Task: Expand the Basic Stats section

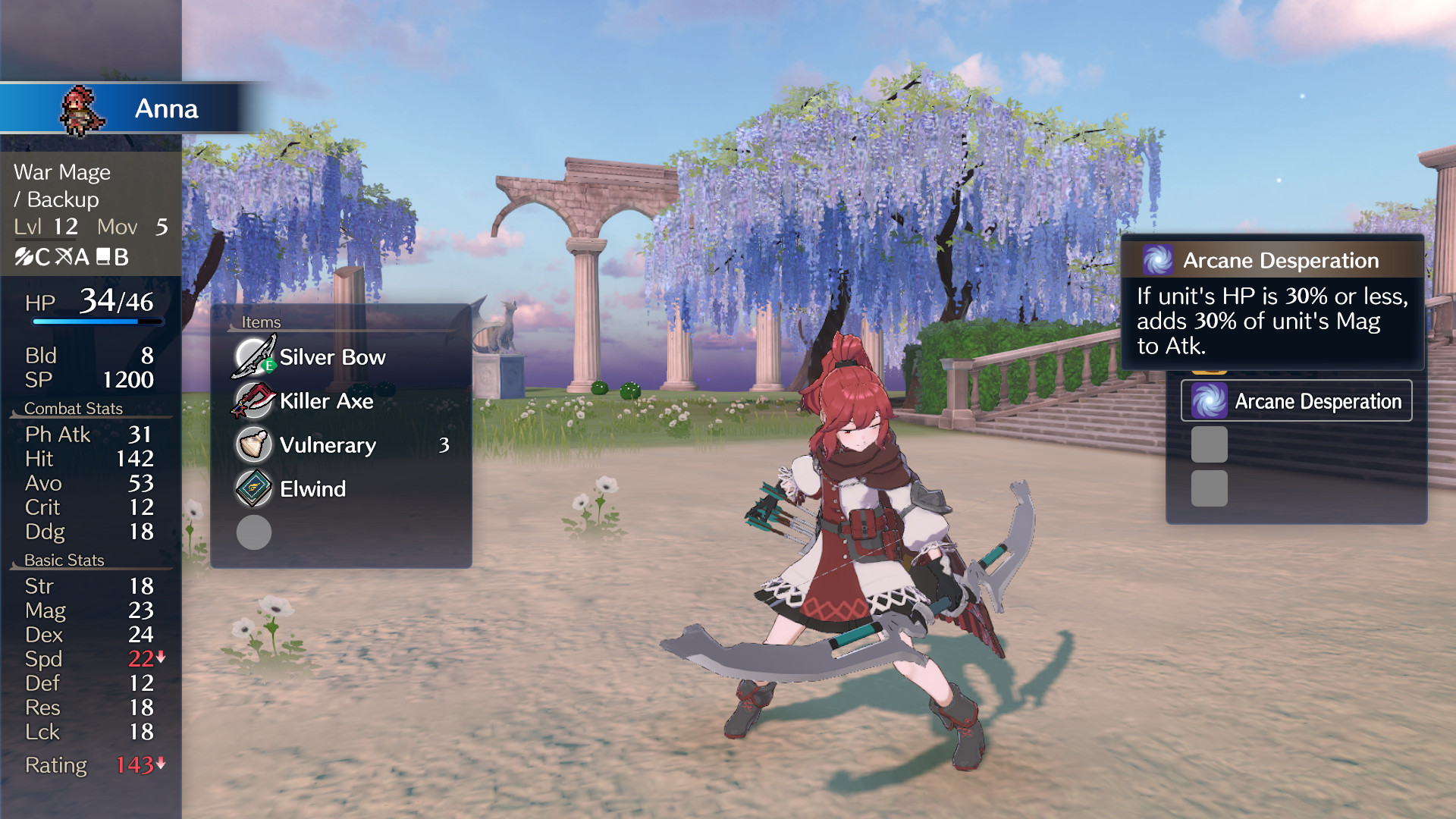Action: click(x=64, y=560)
